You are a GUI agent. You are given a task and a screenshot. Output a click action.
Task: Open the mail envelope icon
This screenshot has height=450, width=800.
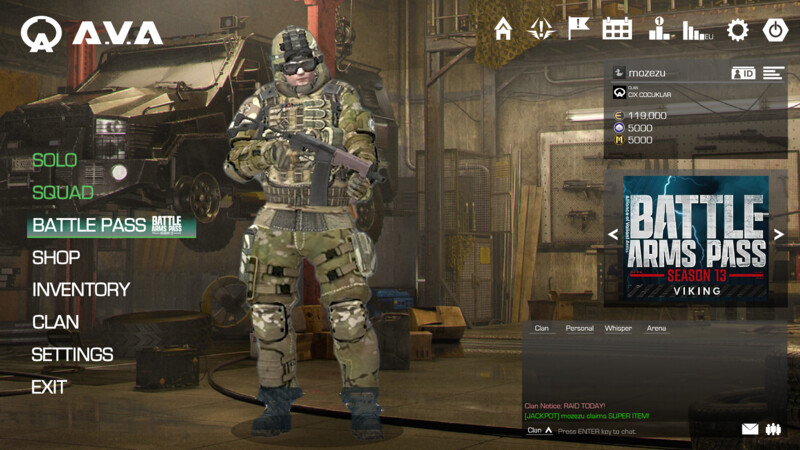coord(750,429)
